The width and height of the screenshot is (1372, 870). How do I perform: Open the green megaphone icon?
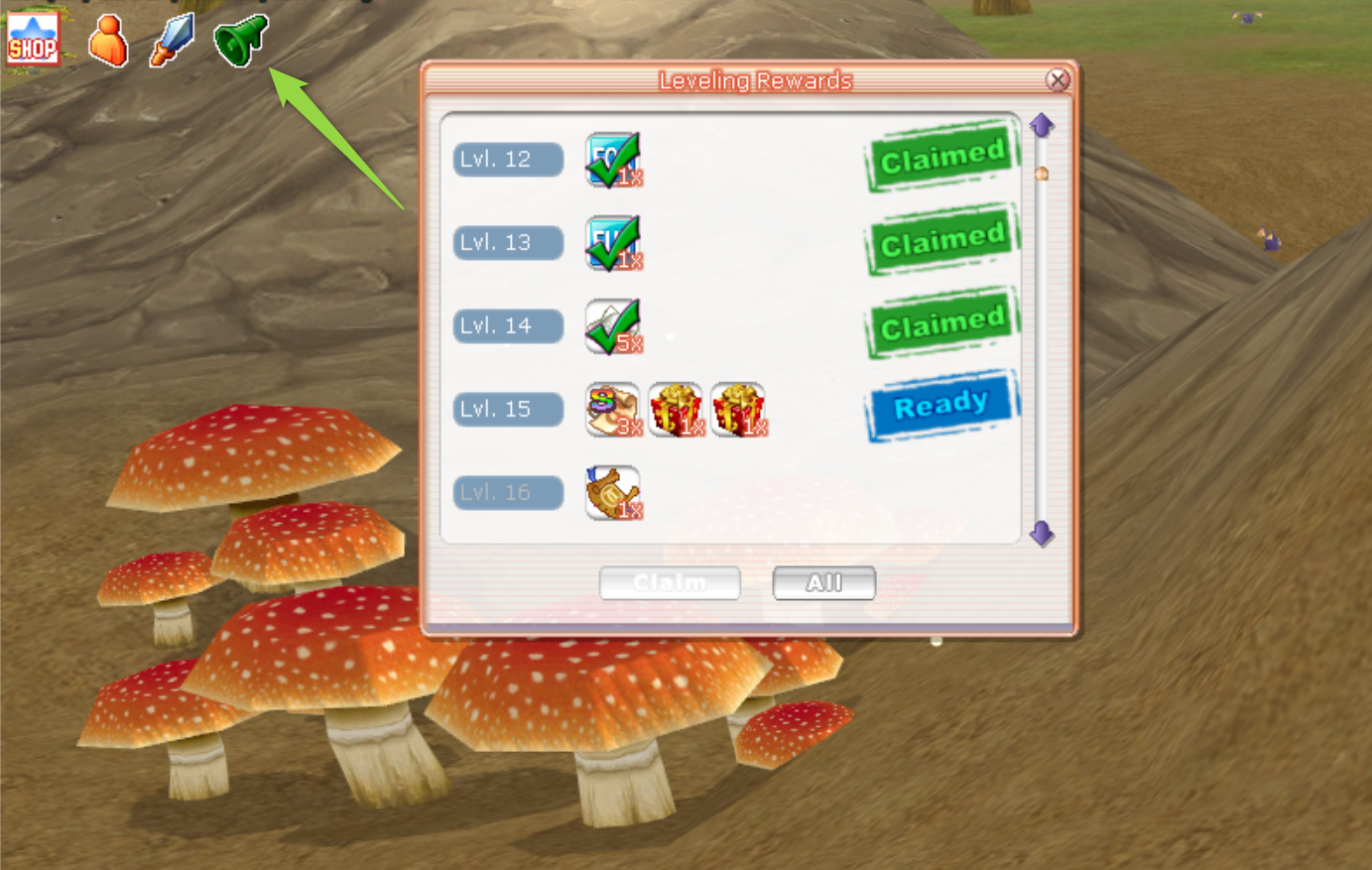(x=241, y=40)
